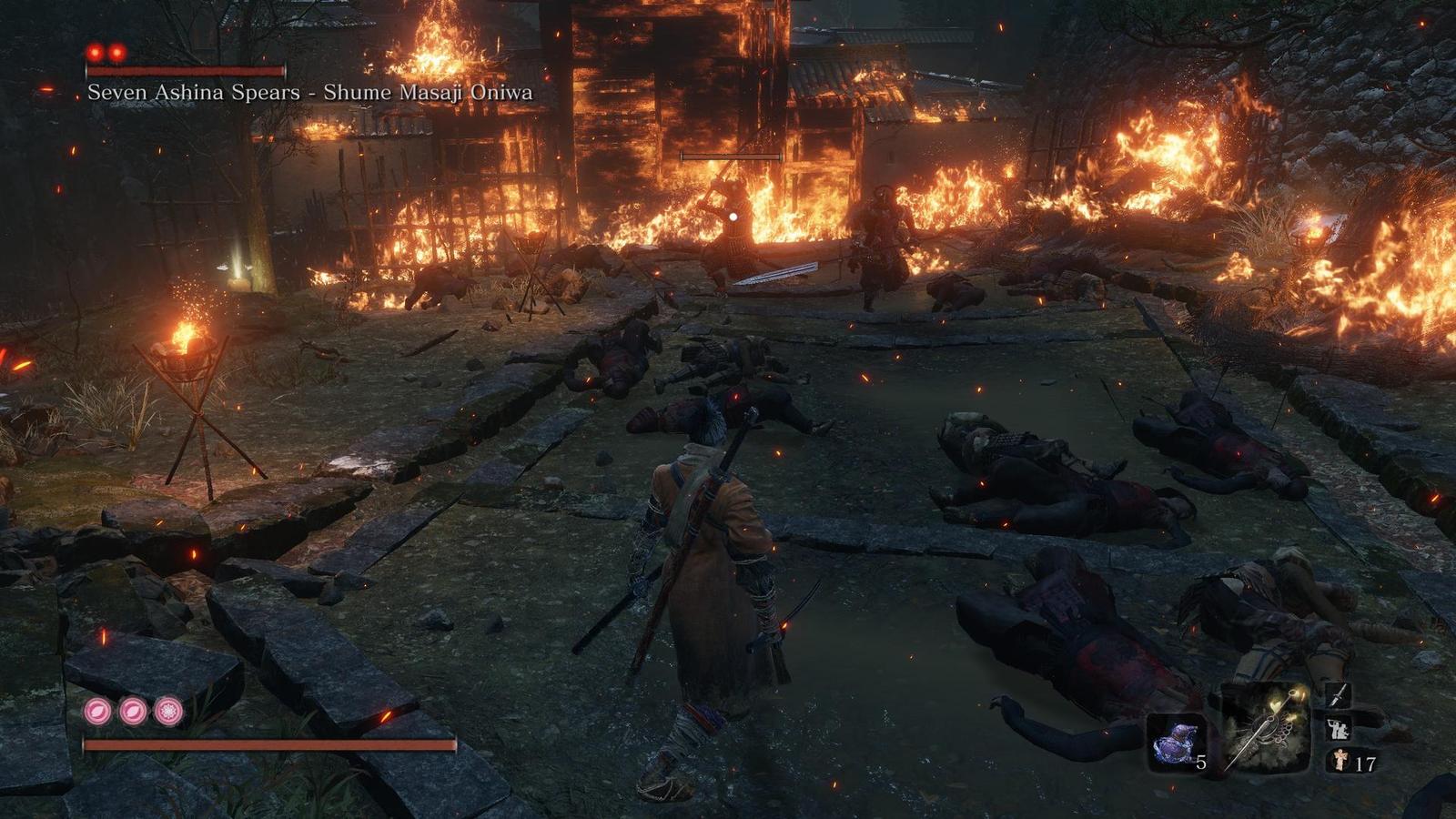The height and width of the screenshot is (819, 1456).
Task: Click the flower-patterned resurrection node
Action: [167, 711]
